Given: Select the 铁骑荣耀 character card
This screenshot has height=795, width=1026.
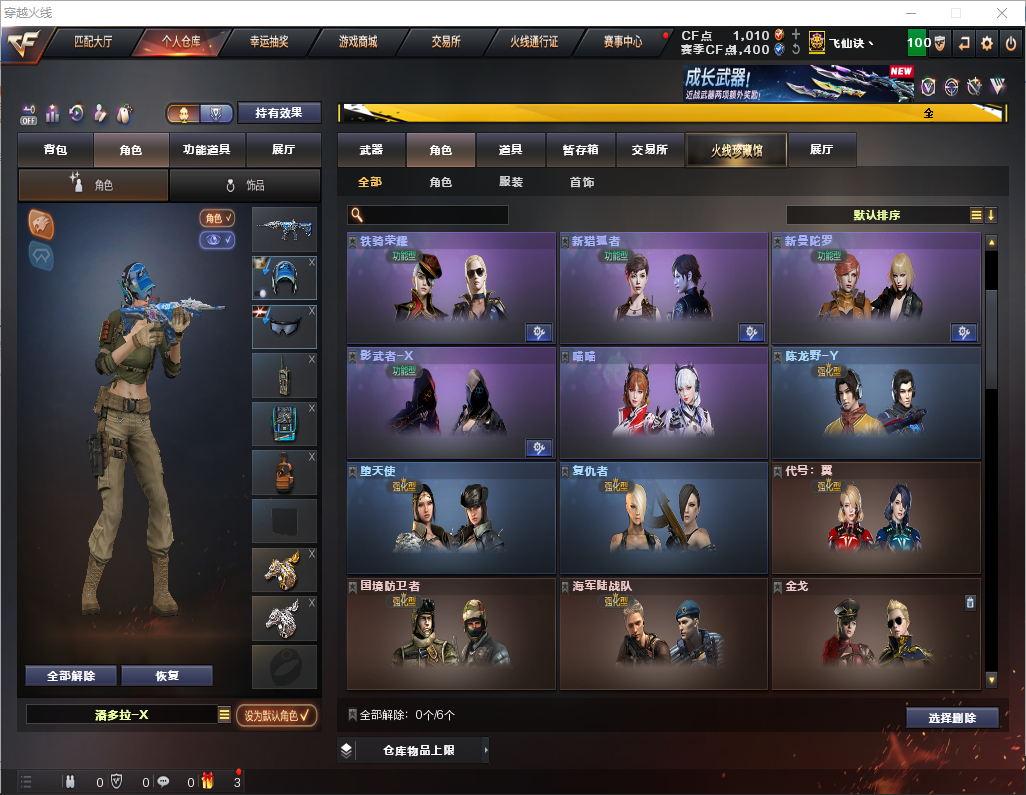Looking at the screenshot, I should 451,288.
